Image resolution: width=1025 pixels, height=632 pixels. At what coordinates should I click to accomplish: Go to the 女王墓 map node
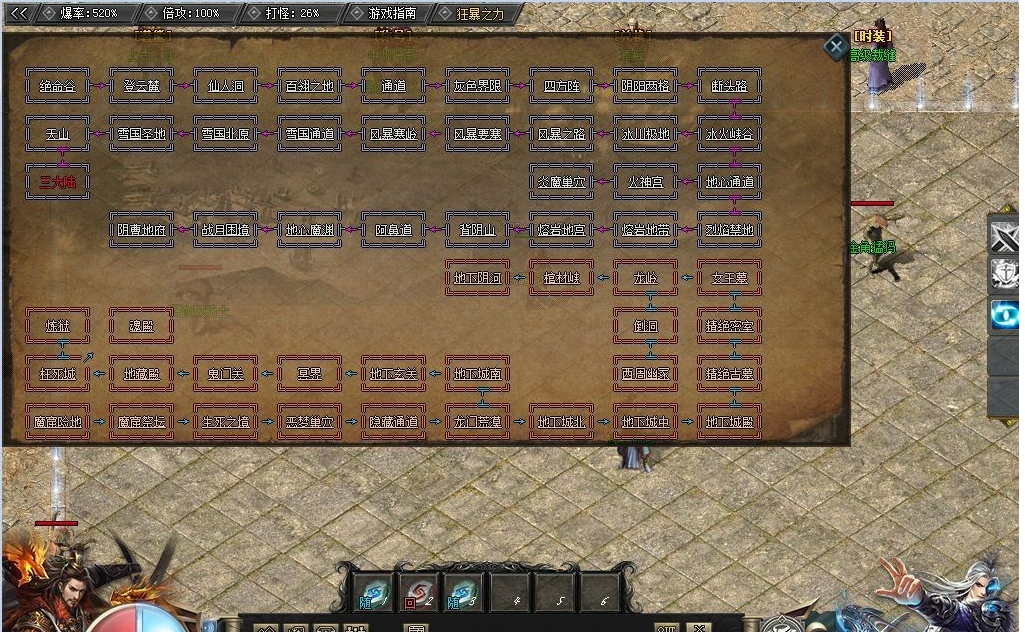729,277
